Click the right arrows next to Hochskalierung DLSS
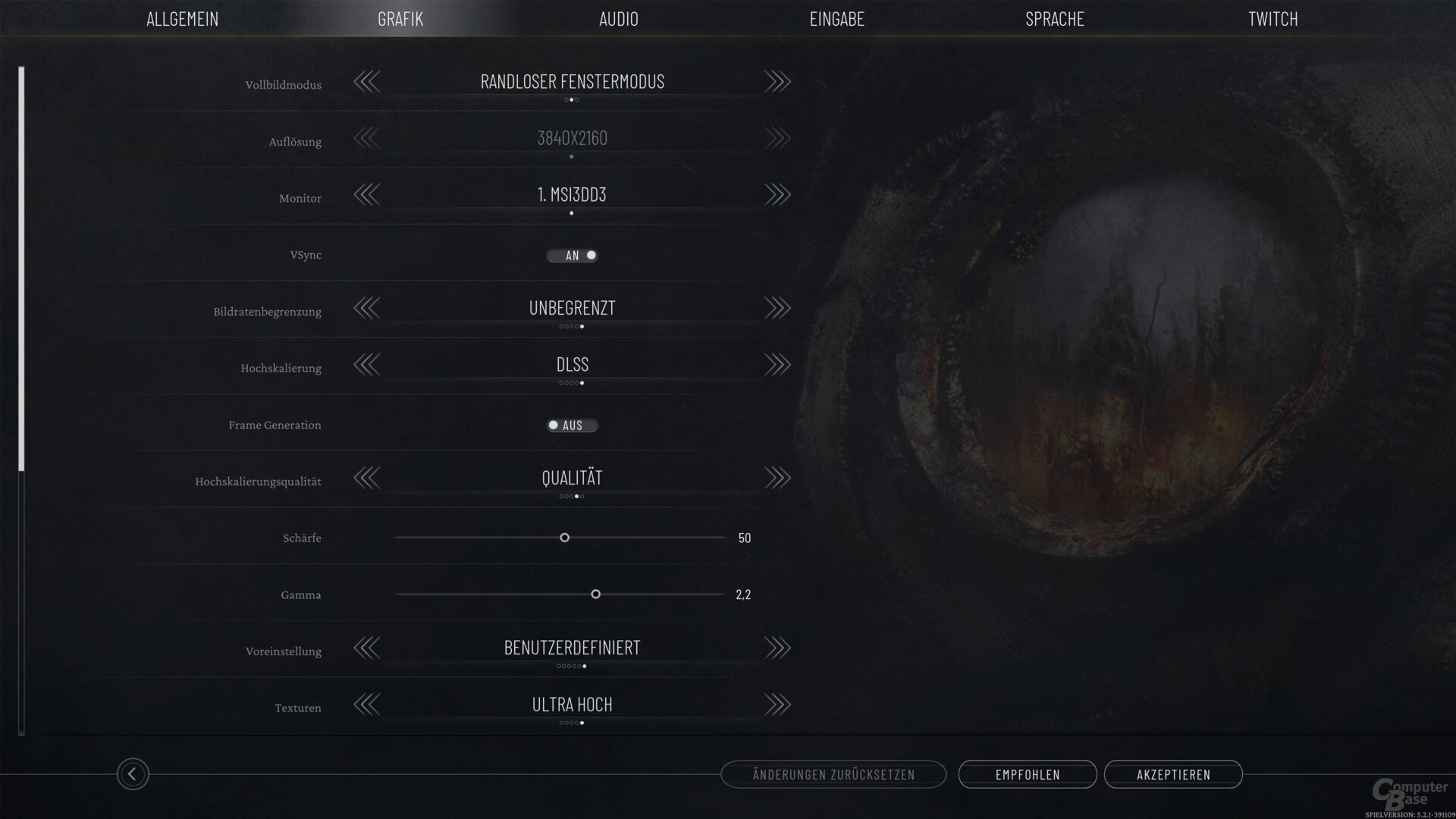The width and height of the screenshot is (1456, 819). [x=778, y=365]
